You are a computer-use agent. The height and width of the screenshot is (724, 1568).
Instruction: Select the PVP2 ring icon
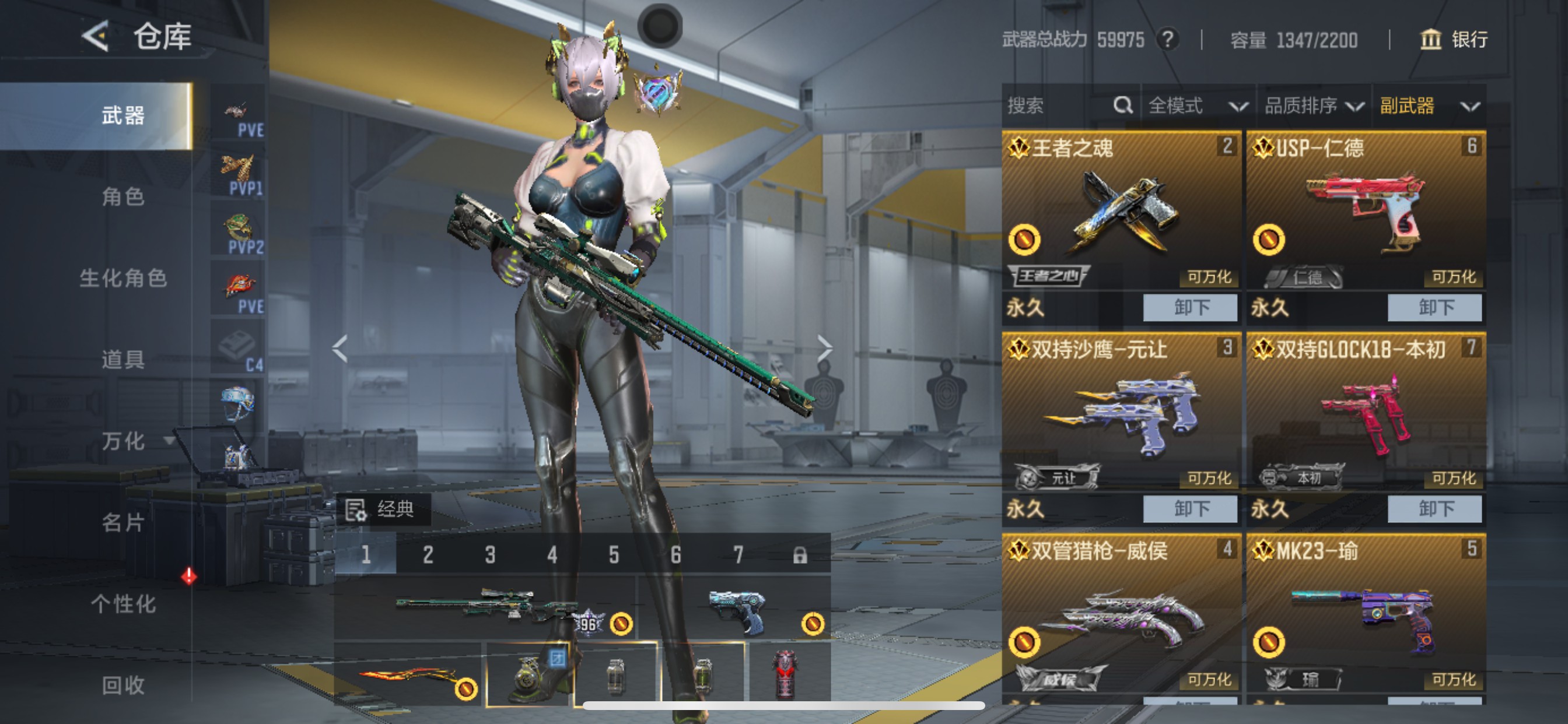tap(237, 228)
